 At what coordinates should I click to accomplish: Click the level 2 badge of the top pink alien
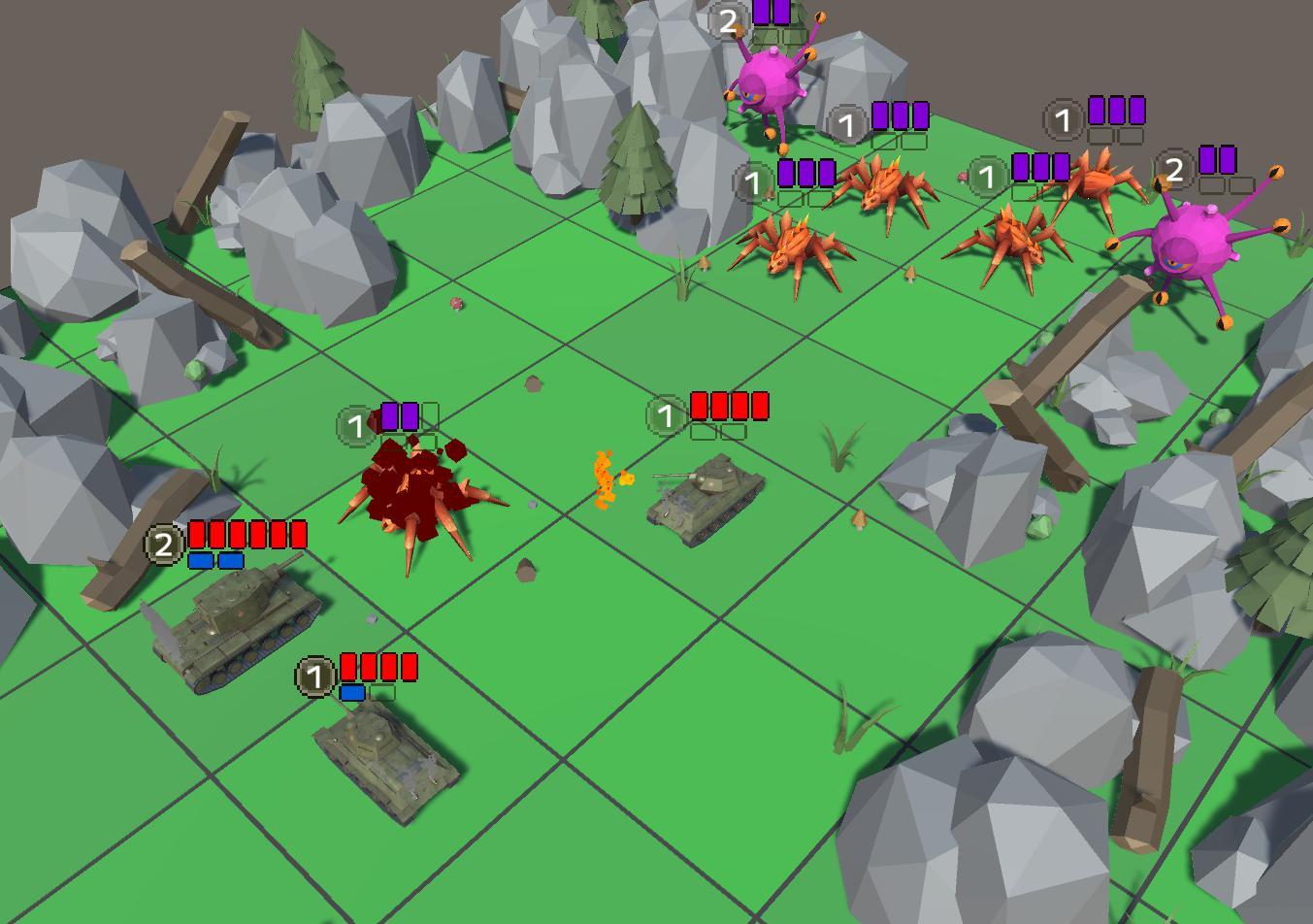point(729,19)
